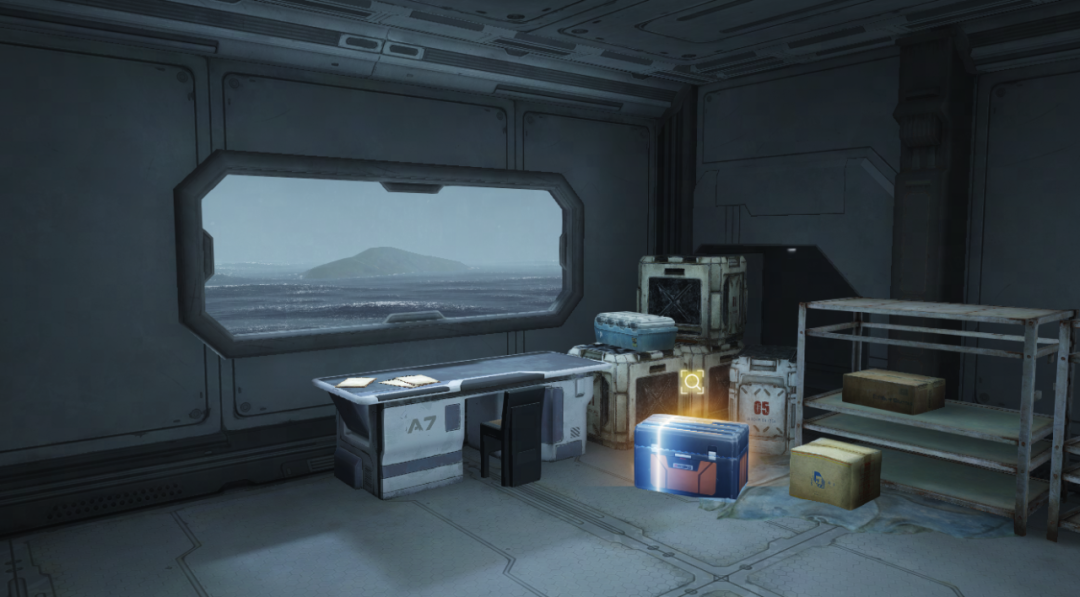
Task: Tap the magnifying glass inspect icon
Action: point(692,381)
